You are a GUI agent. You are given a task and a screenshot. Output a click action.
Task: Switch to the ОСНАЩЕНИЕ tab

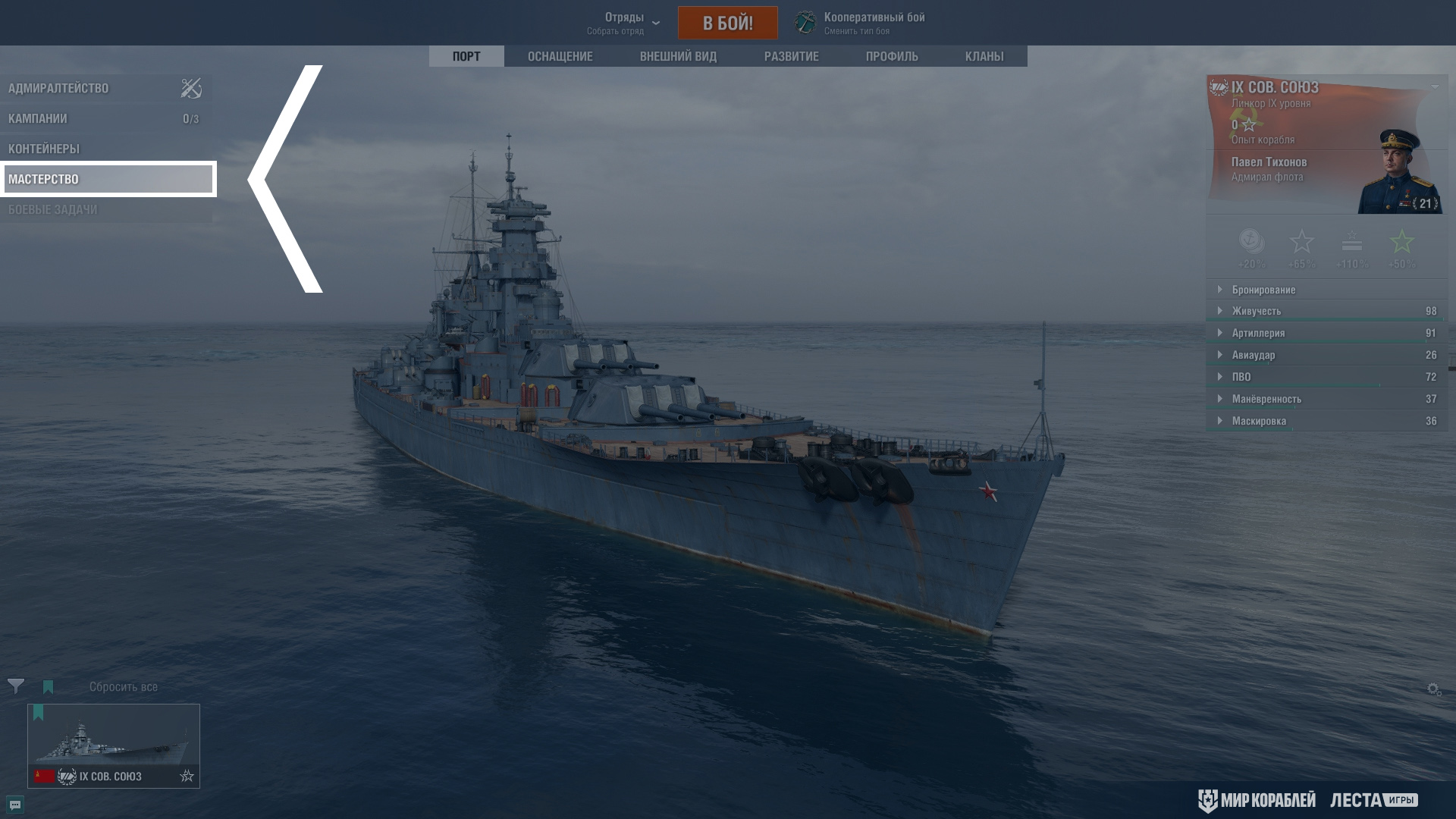pos(560,56)
